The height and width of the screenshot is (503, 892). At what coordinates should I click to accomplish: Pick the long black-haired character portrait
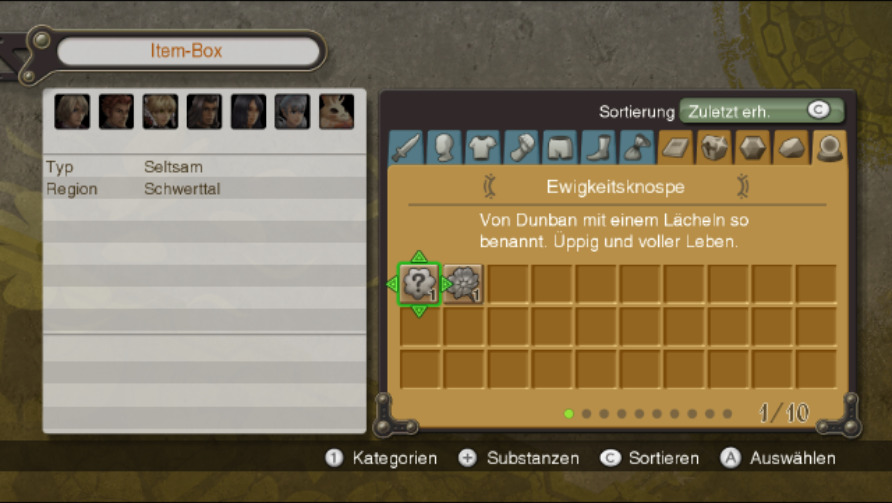pos(248,112)
